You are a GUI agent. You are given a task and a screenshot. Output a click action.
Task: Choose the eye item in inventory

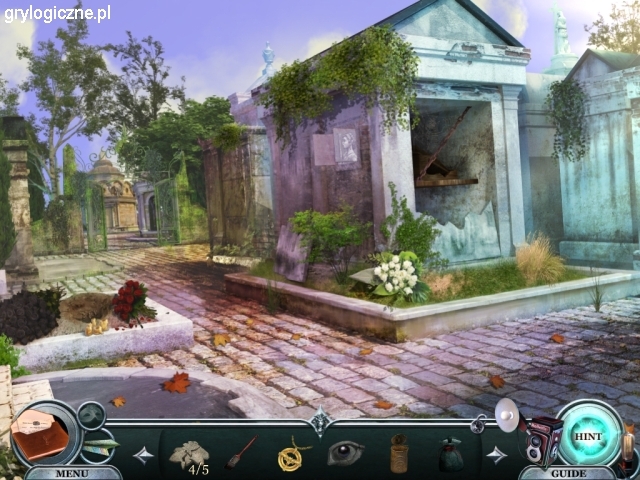(x=346, y=453)
